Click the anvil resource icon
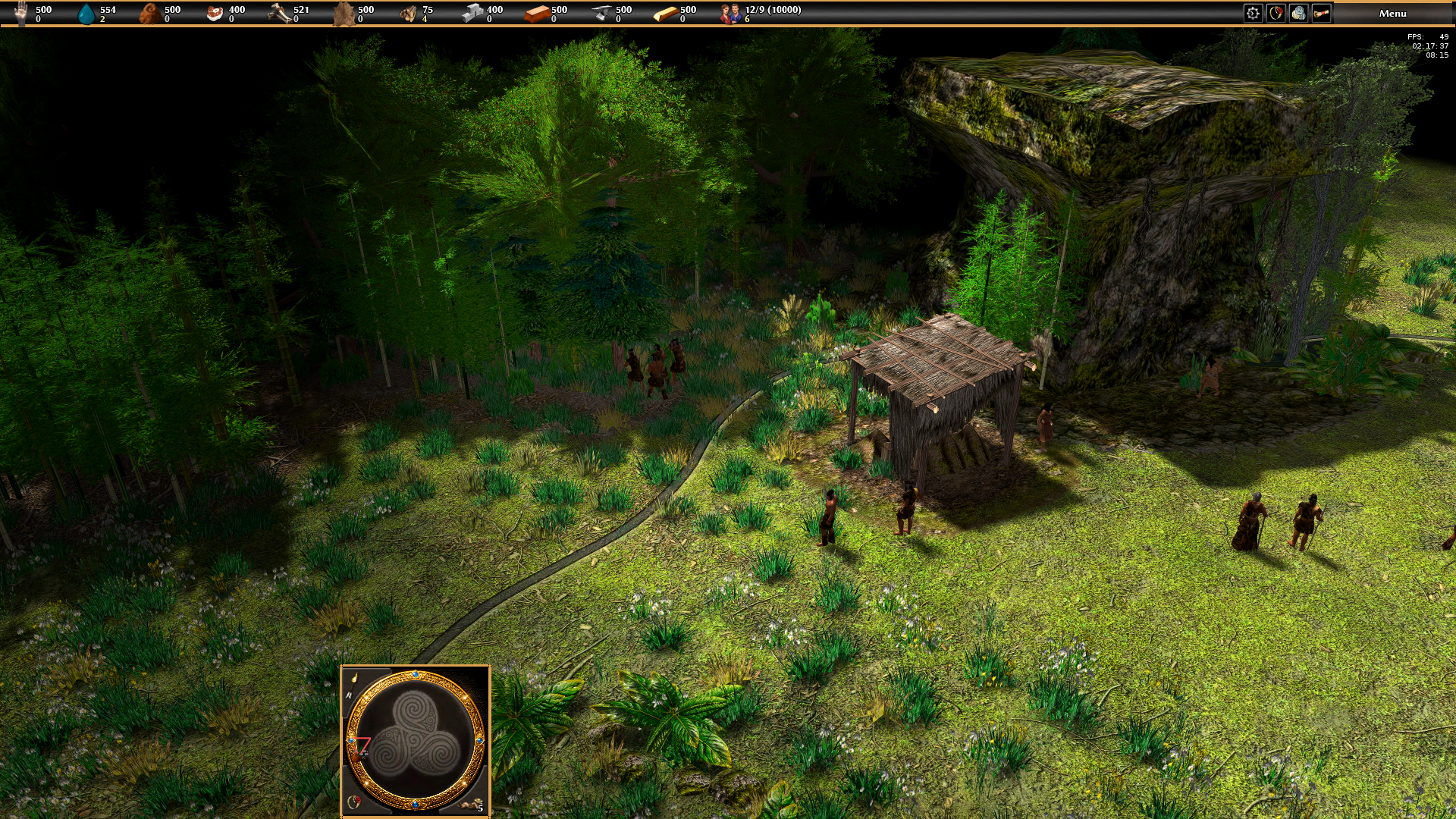 coord(601,13)
